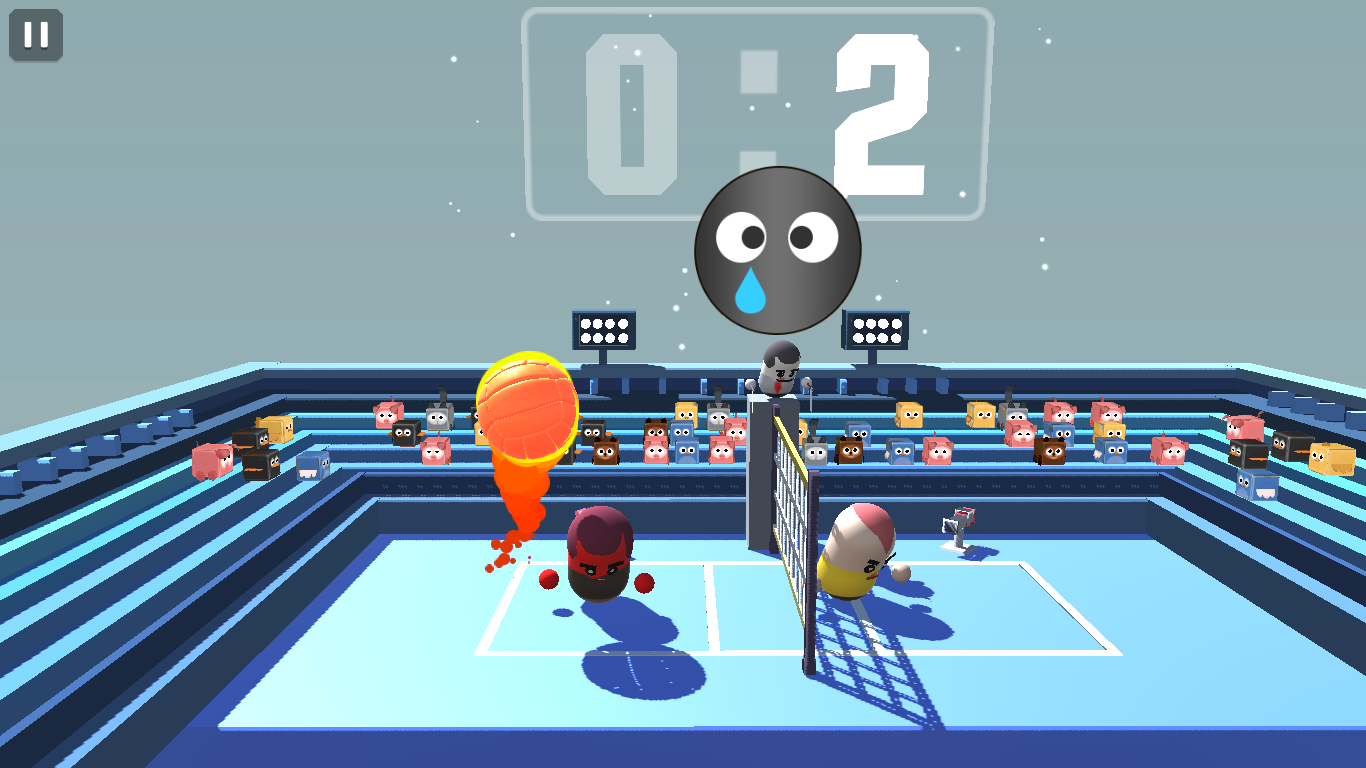Click the gray cat spectator in the crowd
The width and height of the screenshot is (1366, 768).
click(438, 420)
